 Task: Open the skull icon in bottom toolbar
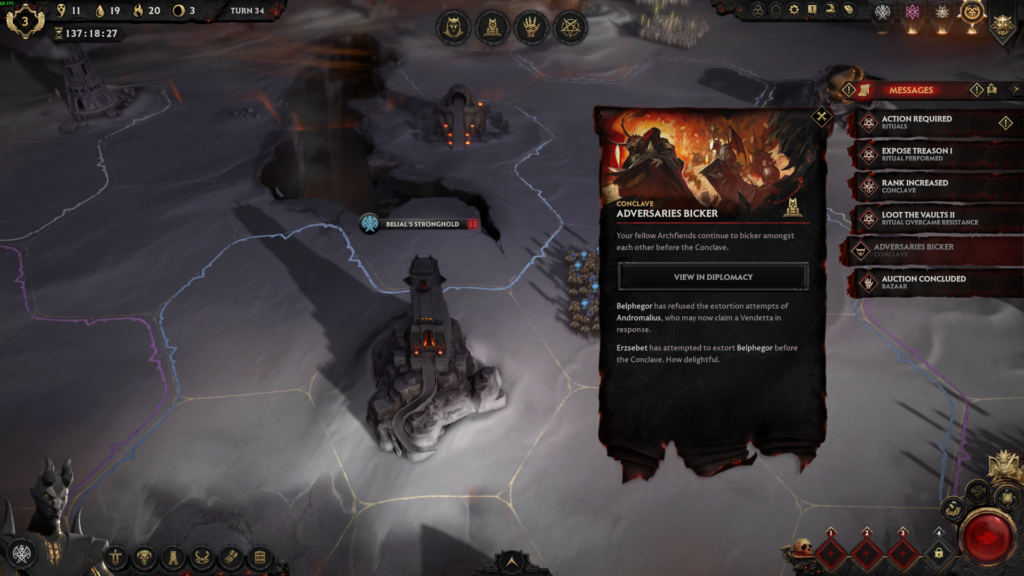(x=145, y=557)
